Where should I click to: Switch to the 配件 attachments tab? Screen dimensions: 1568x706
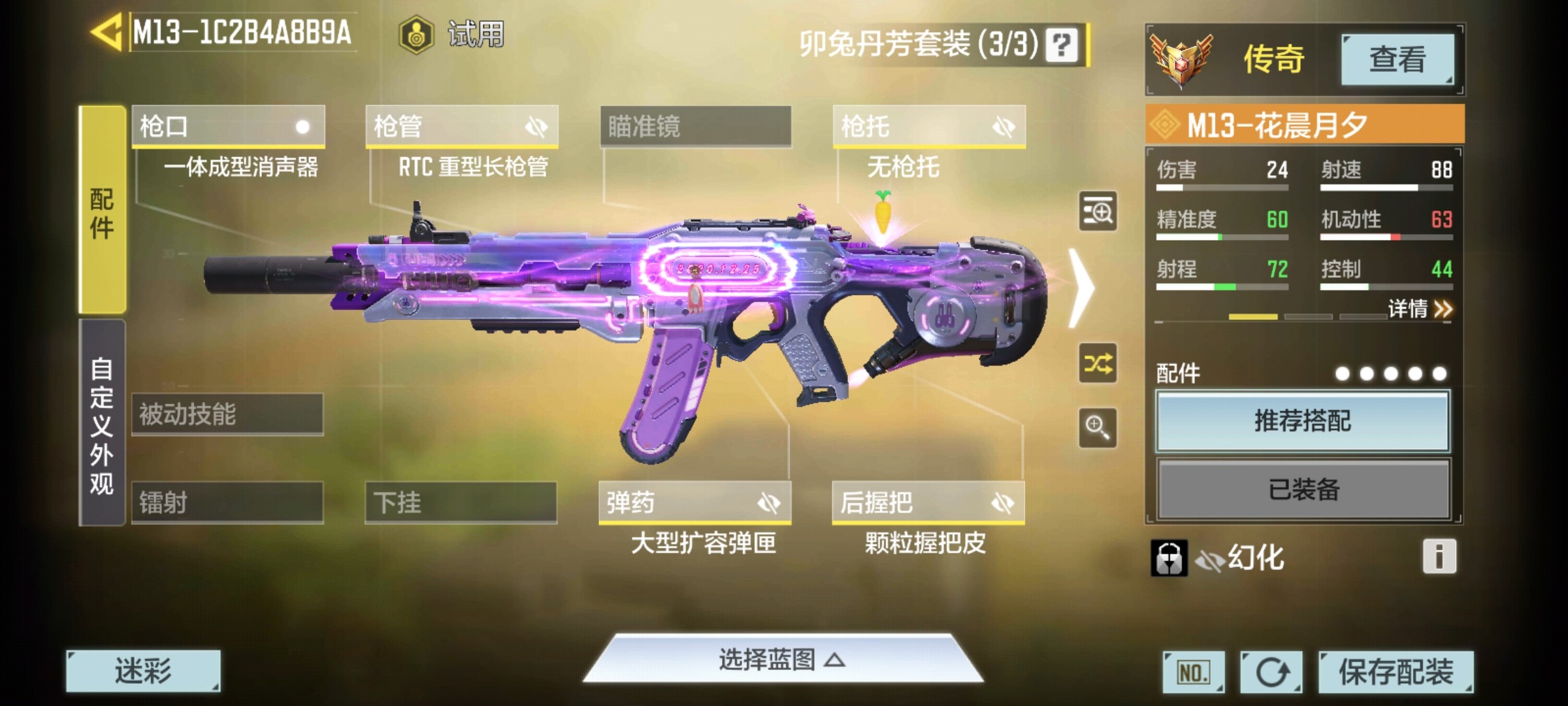click(x=102, y=210)
